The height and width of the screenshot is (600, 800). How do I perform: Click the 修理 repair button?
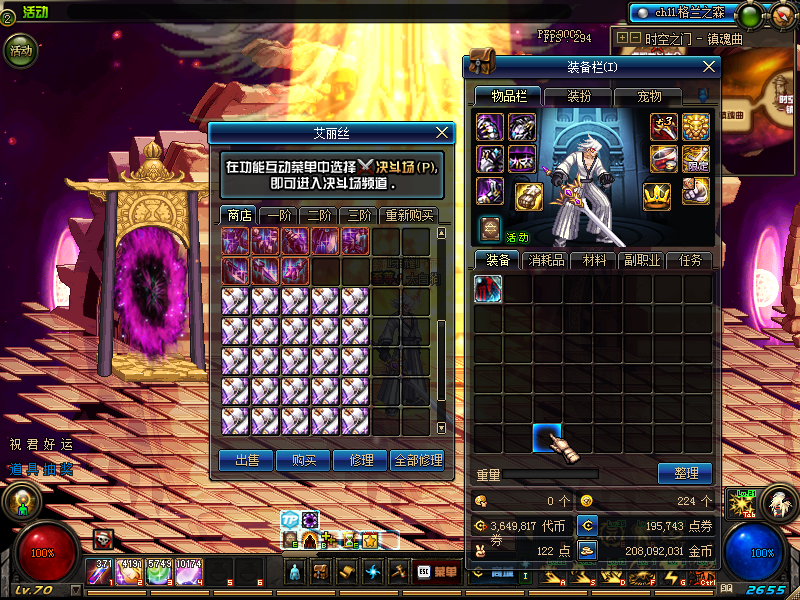coord(361,460)
